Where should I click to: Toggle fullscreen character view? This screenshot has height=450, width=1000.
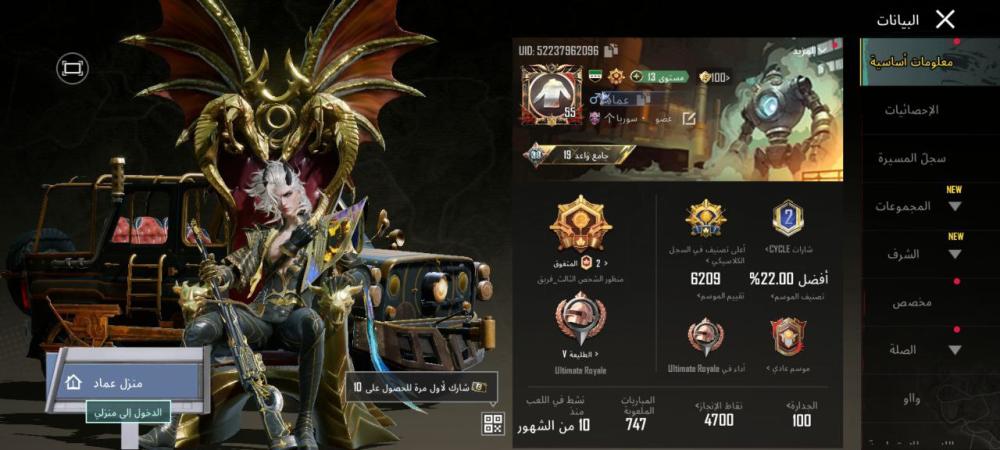72,68
